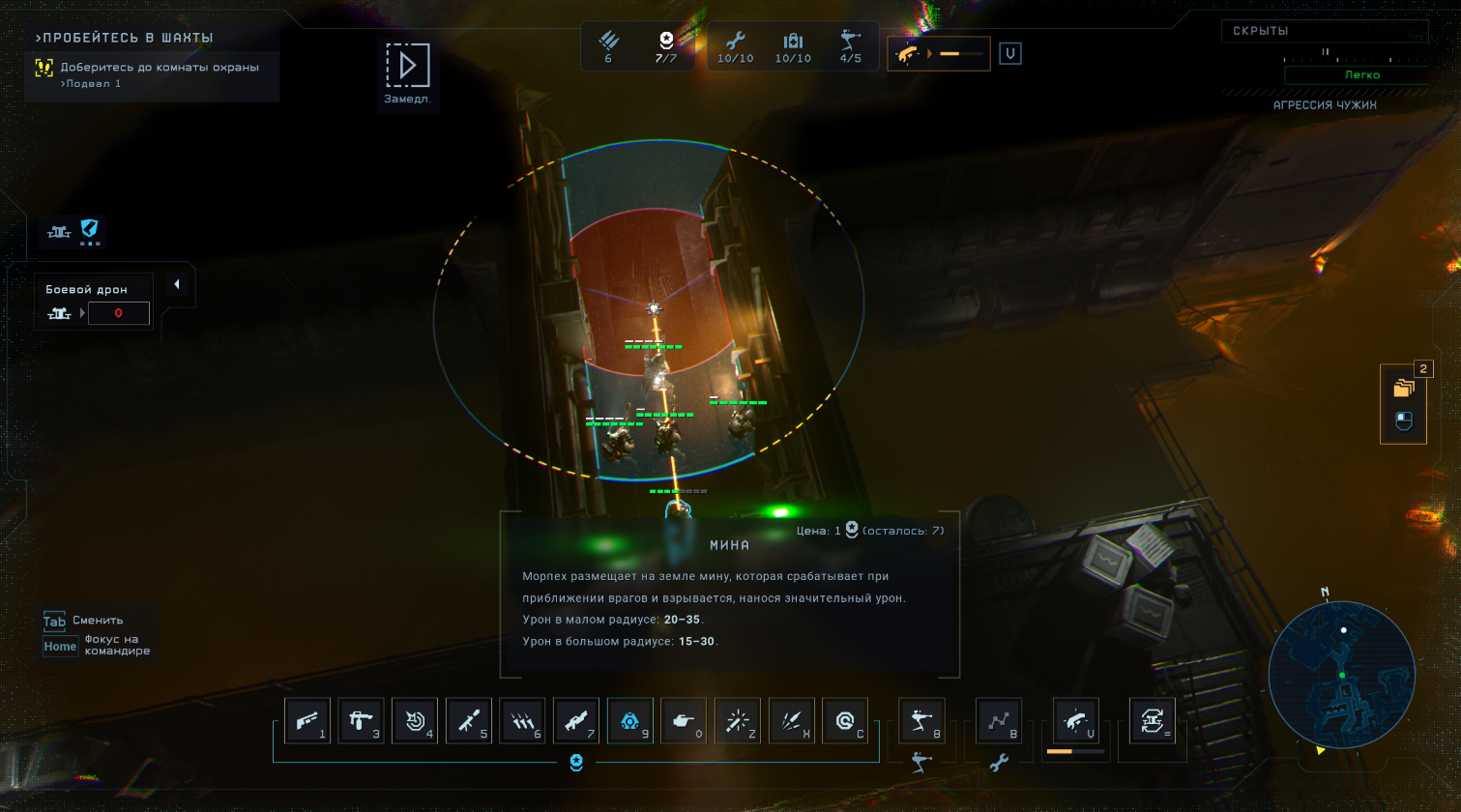Open the waypoint path tool slot
The height and width of the screenshot is (812, 1461).
[999, 721]
